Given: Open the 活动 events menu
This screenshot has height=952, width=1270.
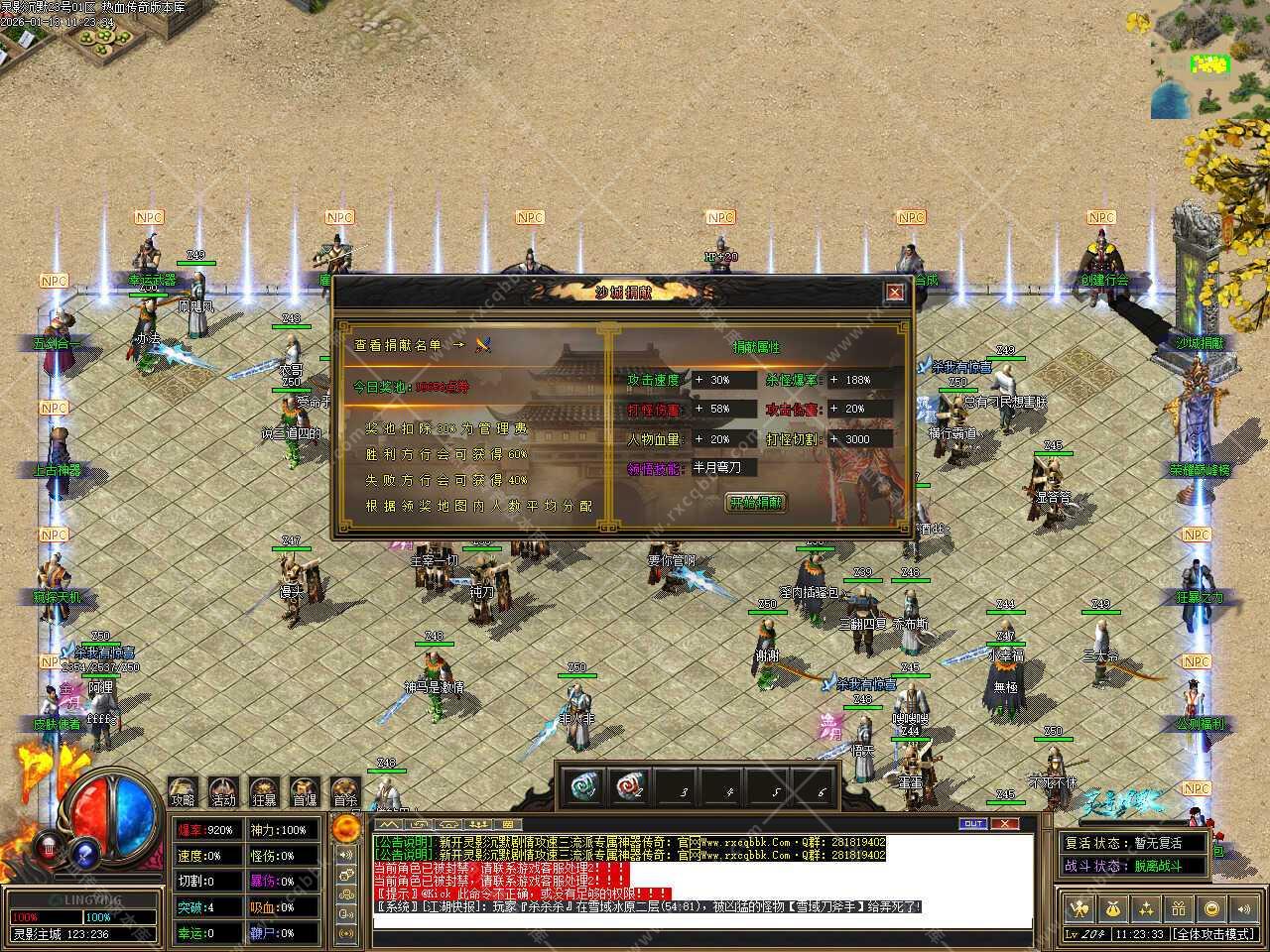Looking at the screenshot, I should 223,791.
